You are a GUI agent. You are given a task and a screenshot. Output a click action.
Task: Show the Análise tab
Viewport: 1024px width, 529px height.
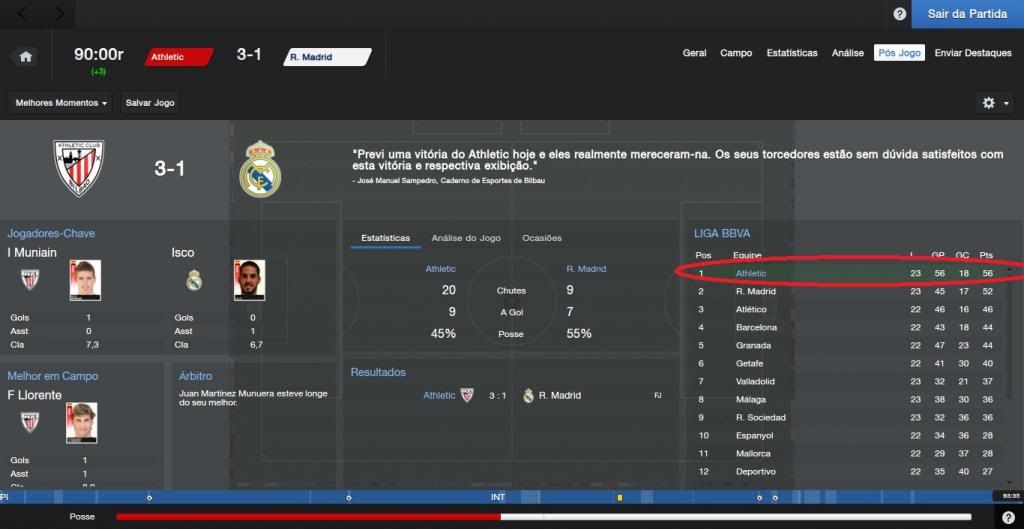[848, 53]
